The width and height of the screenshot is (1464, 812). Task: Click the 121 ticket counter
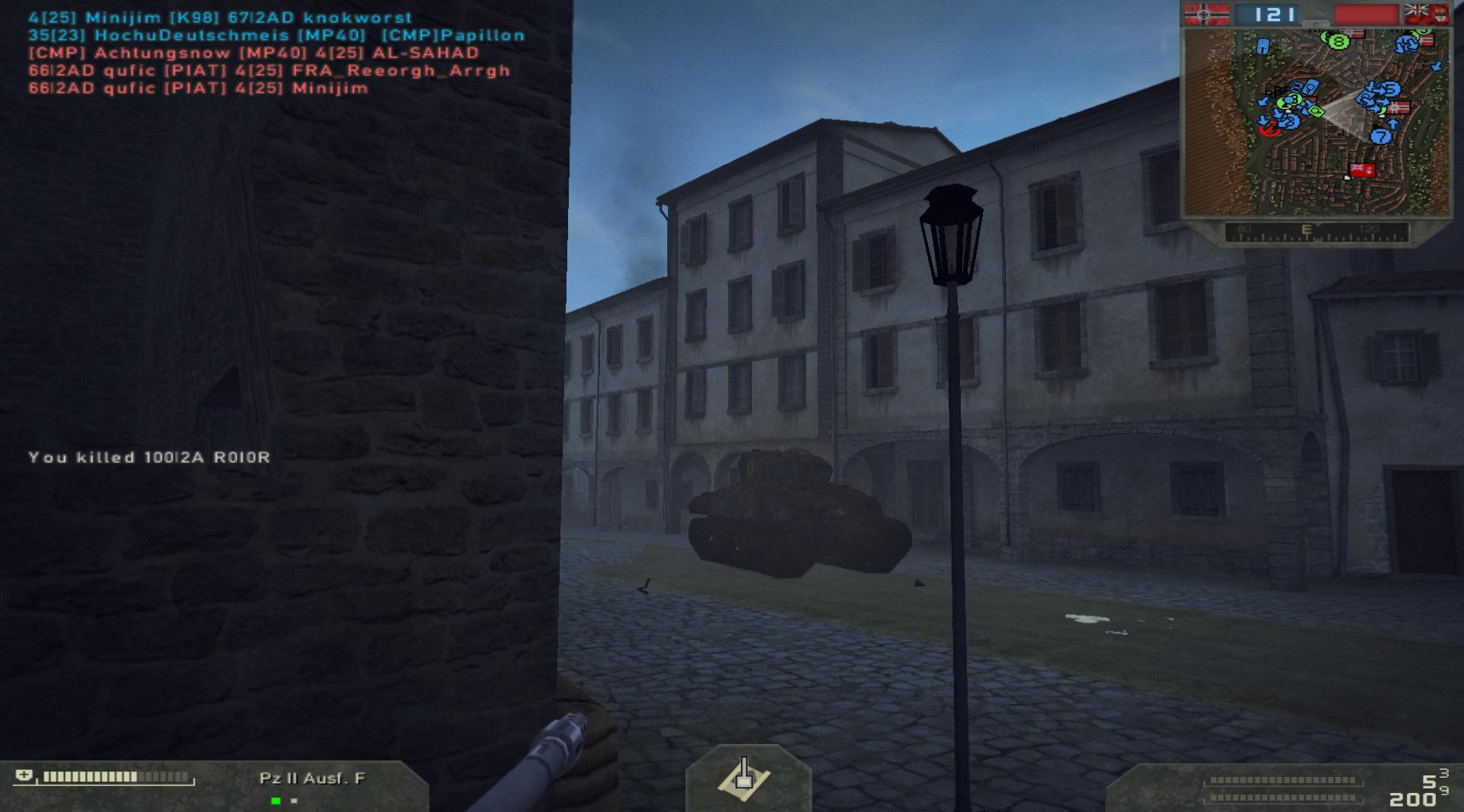1273,11
